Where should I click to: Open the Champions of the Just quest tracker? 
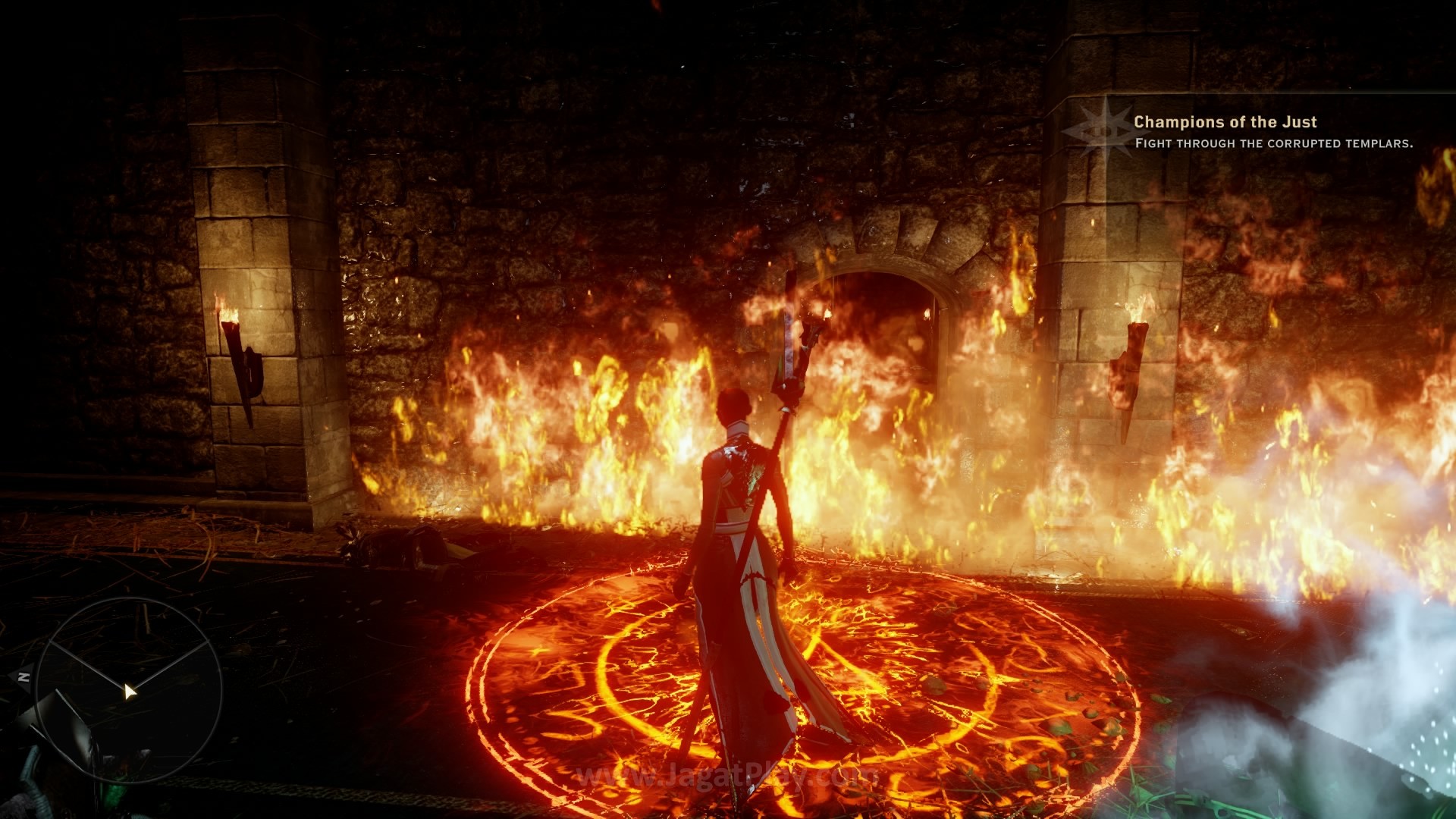coord(1225,122)
